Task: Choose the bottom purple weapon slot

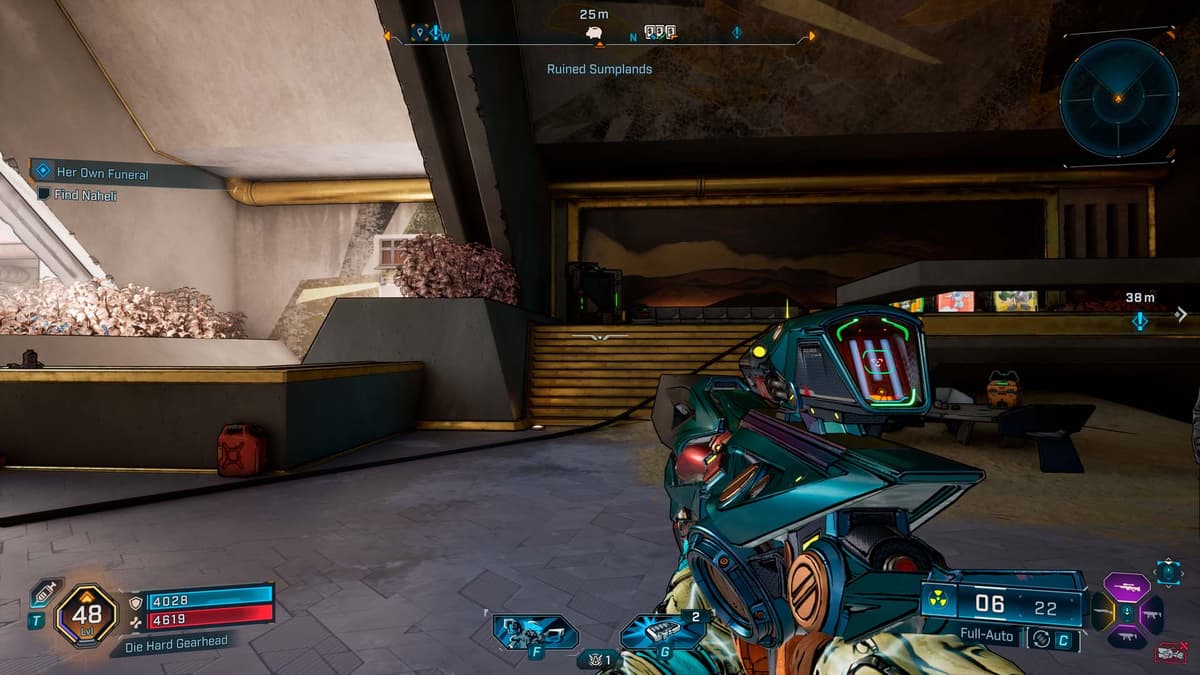Action: click(x=1126, y=636)
